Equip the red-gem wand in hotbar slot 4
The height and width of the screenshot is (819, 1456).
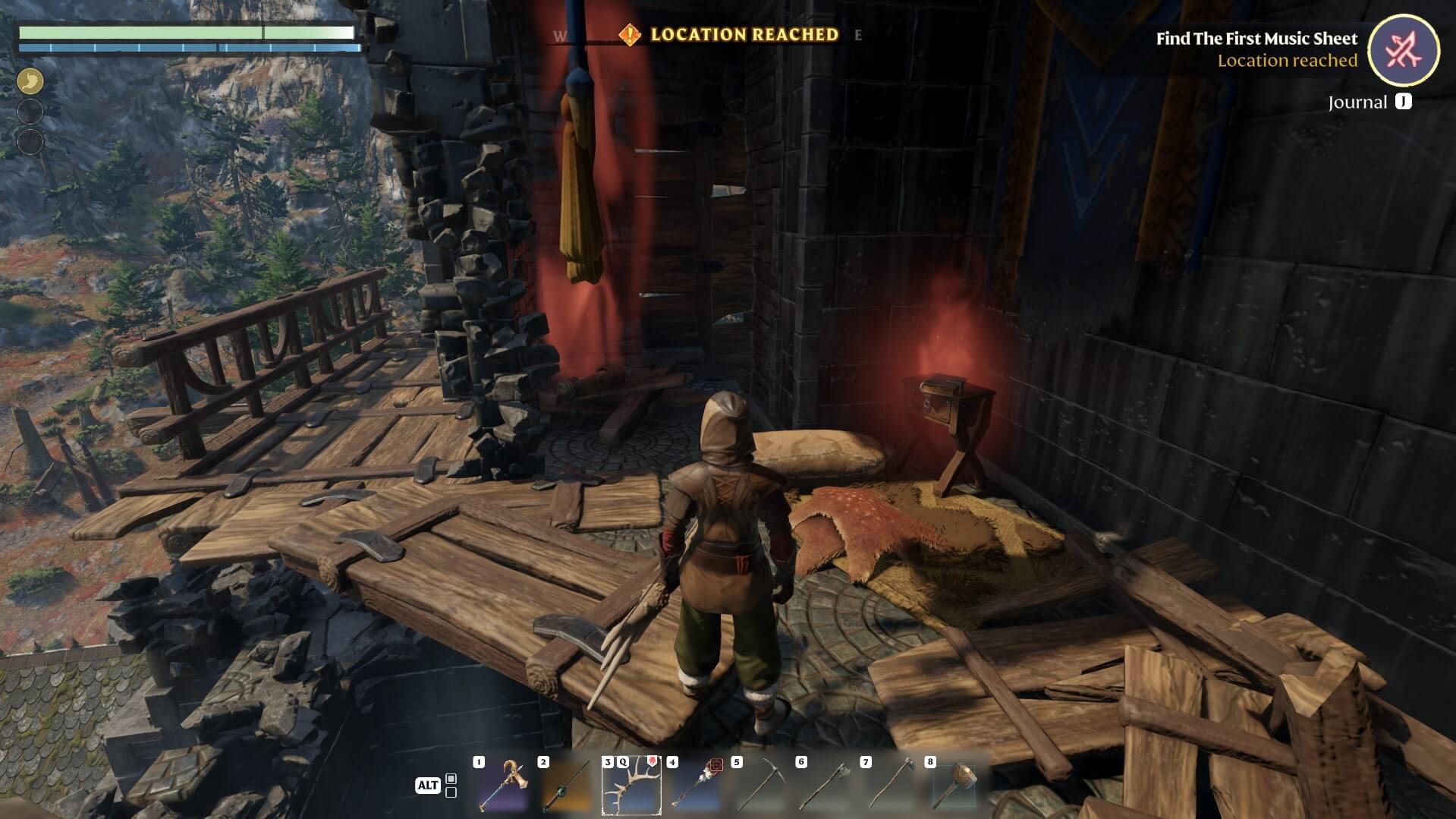point(696,786)
